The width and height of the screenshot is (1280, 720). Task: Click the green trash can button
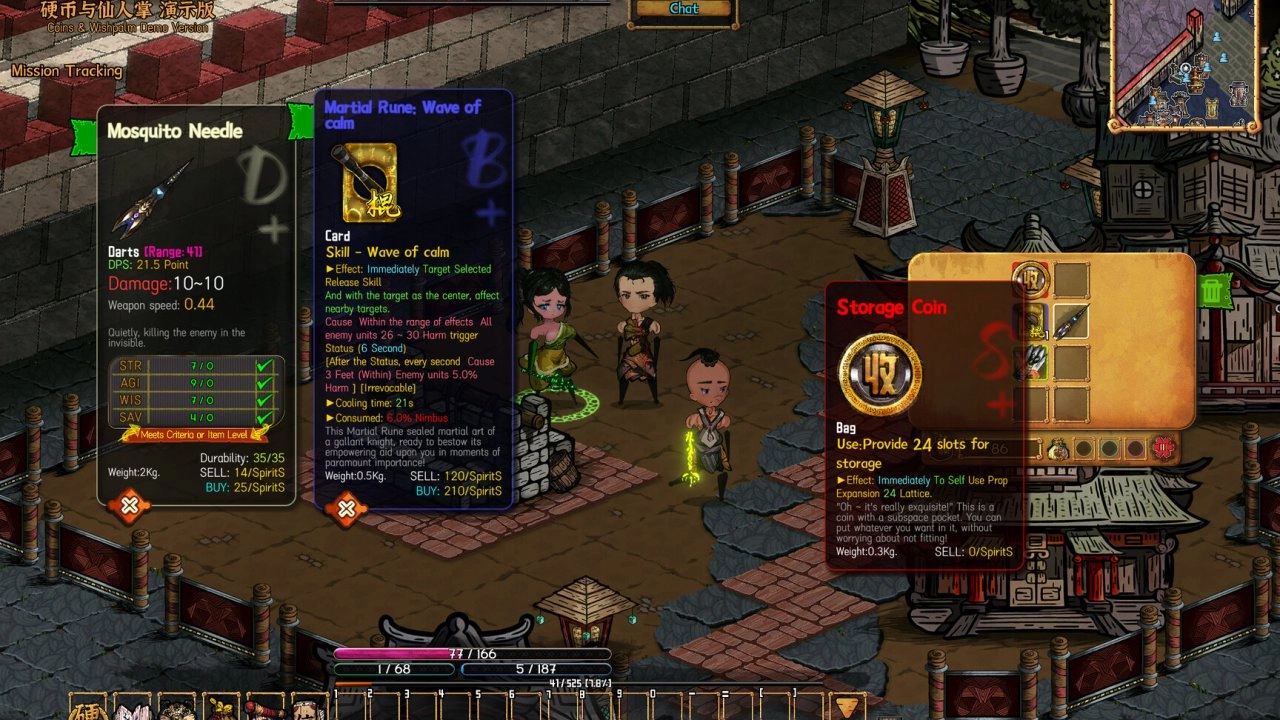(x=1213, y=291)
